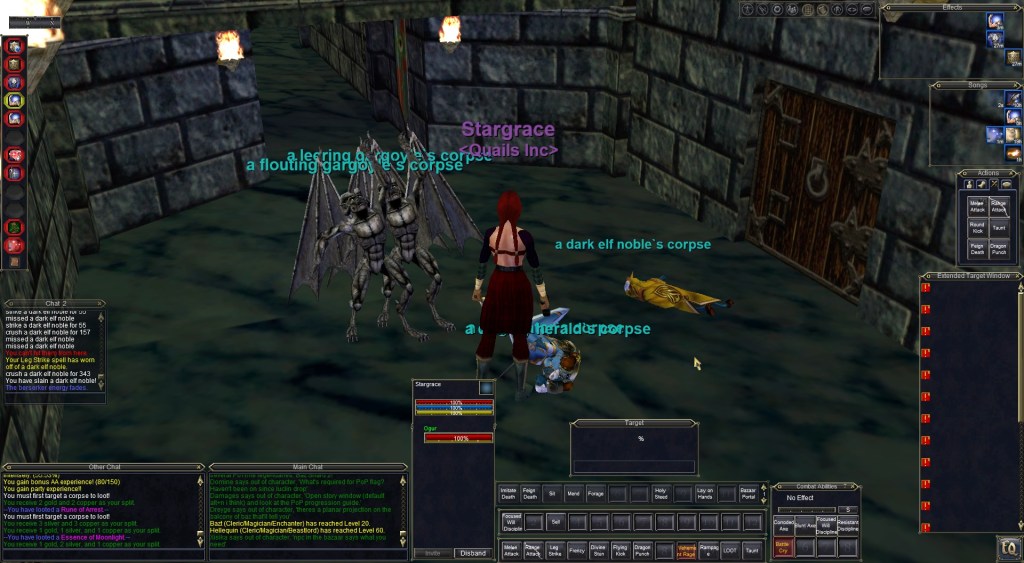Cast Lay on Hands from the hotbar
The width and height of the screenshot is (1024, 563).
(x=705, y=494)
